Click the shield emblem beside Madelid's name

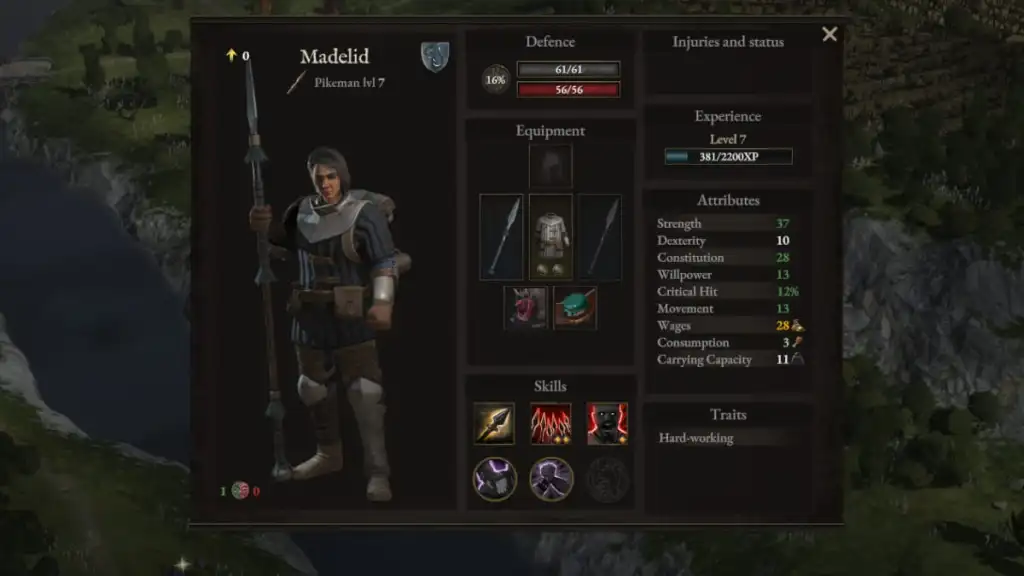(x=434, y=56)
